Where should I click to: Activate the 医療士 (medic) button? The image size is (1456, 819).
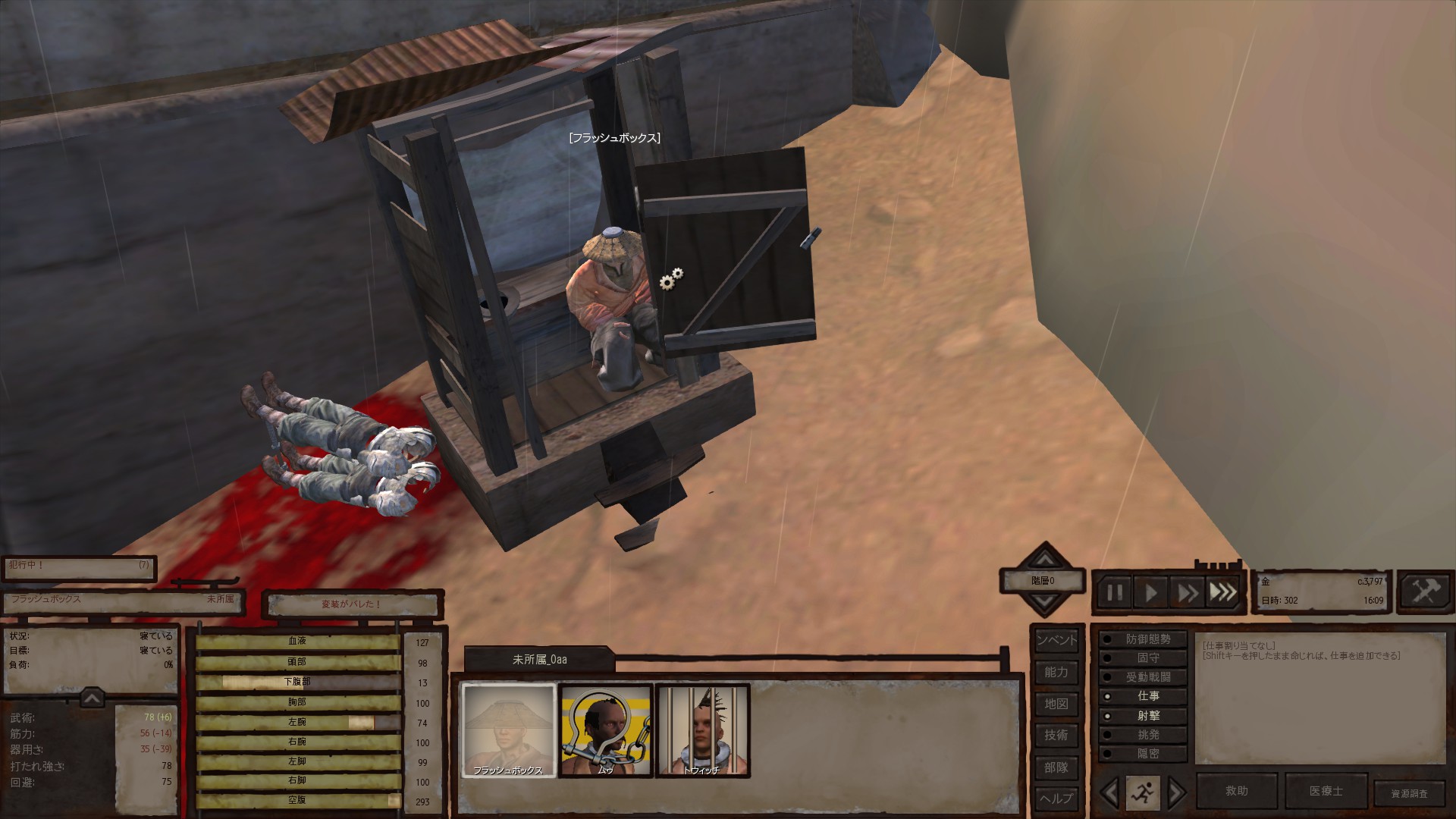(1326, 791)
